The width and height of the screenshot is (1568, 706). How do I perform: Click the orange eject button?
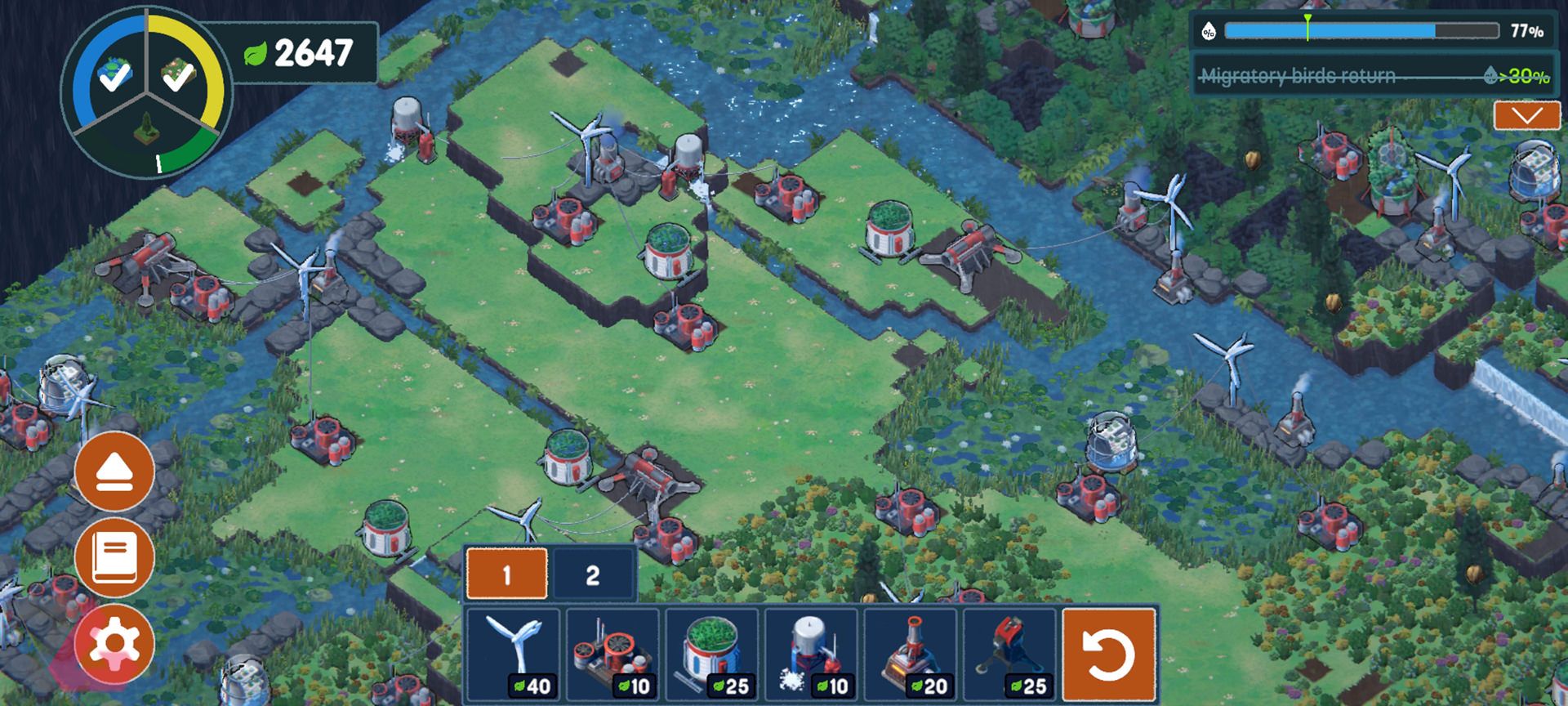(x=114, y=472)
